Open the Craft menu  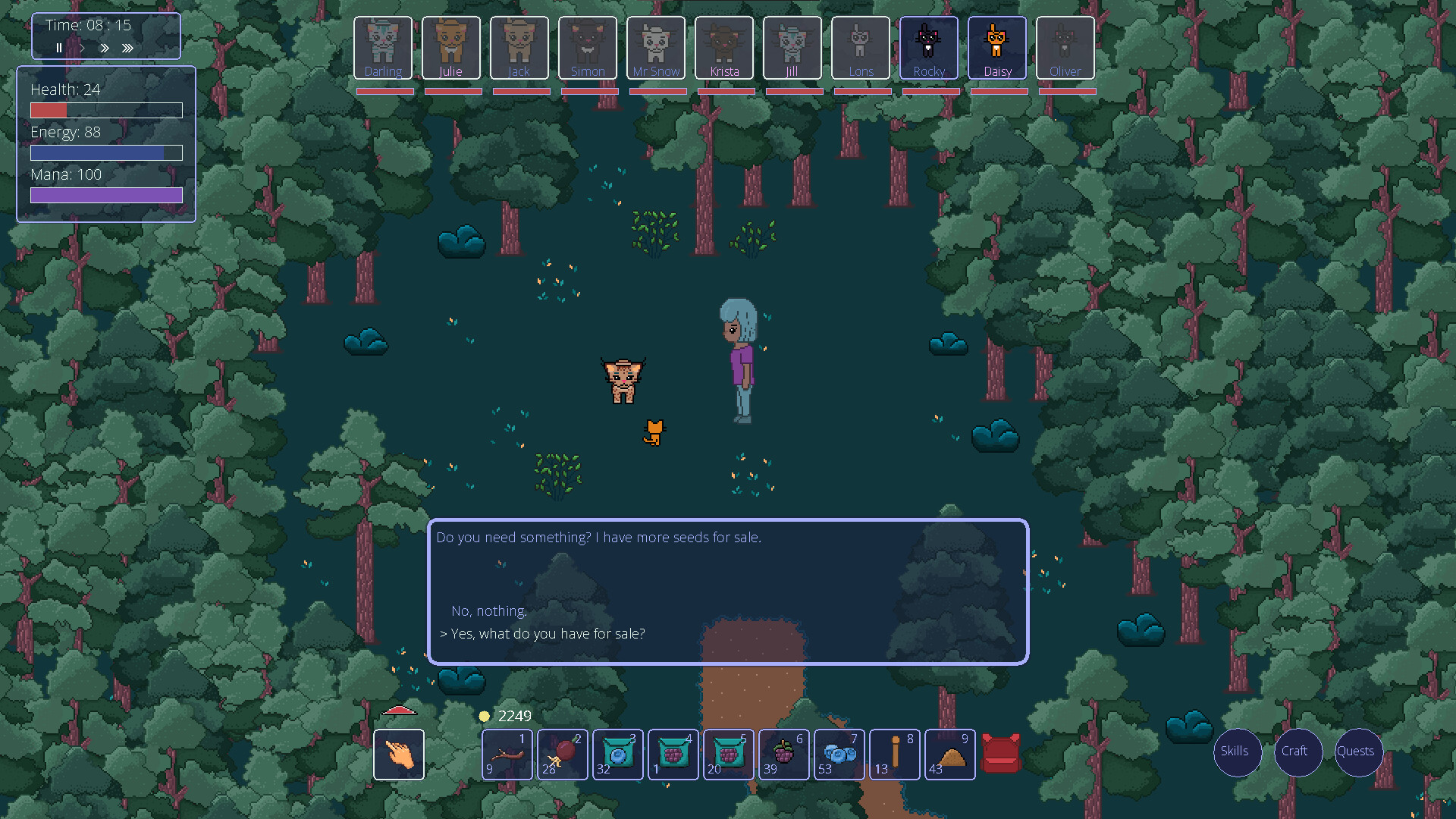coord(1298,752)
